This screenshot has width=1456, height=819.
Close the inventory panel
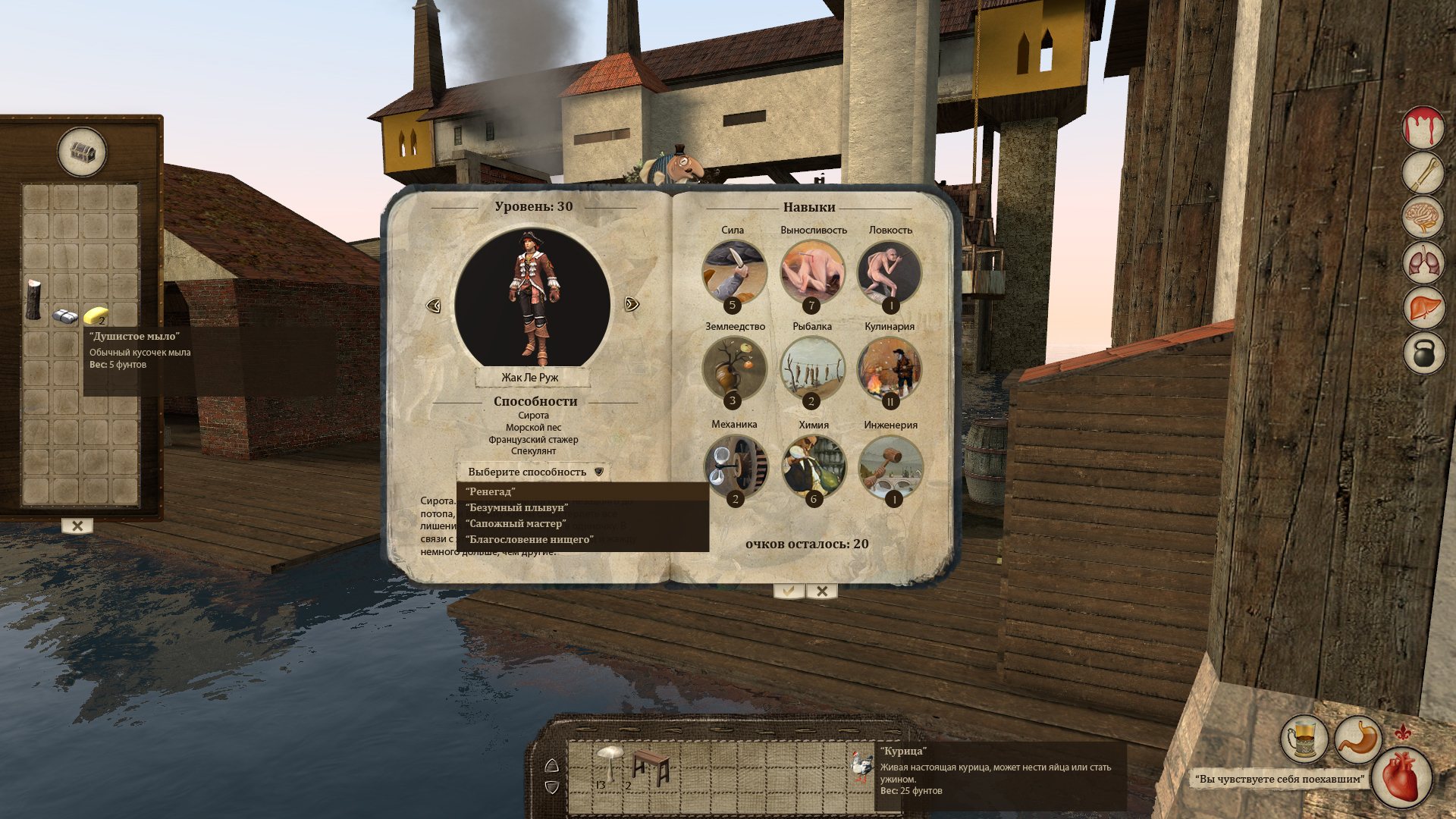77,526
